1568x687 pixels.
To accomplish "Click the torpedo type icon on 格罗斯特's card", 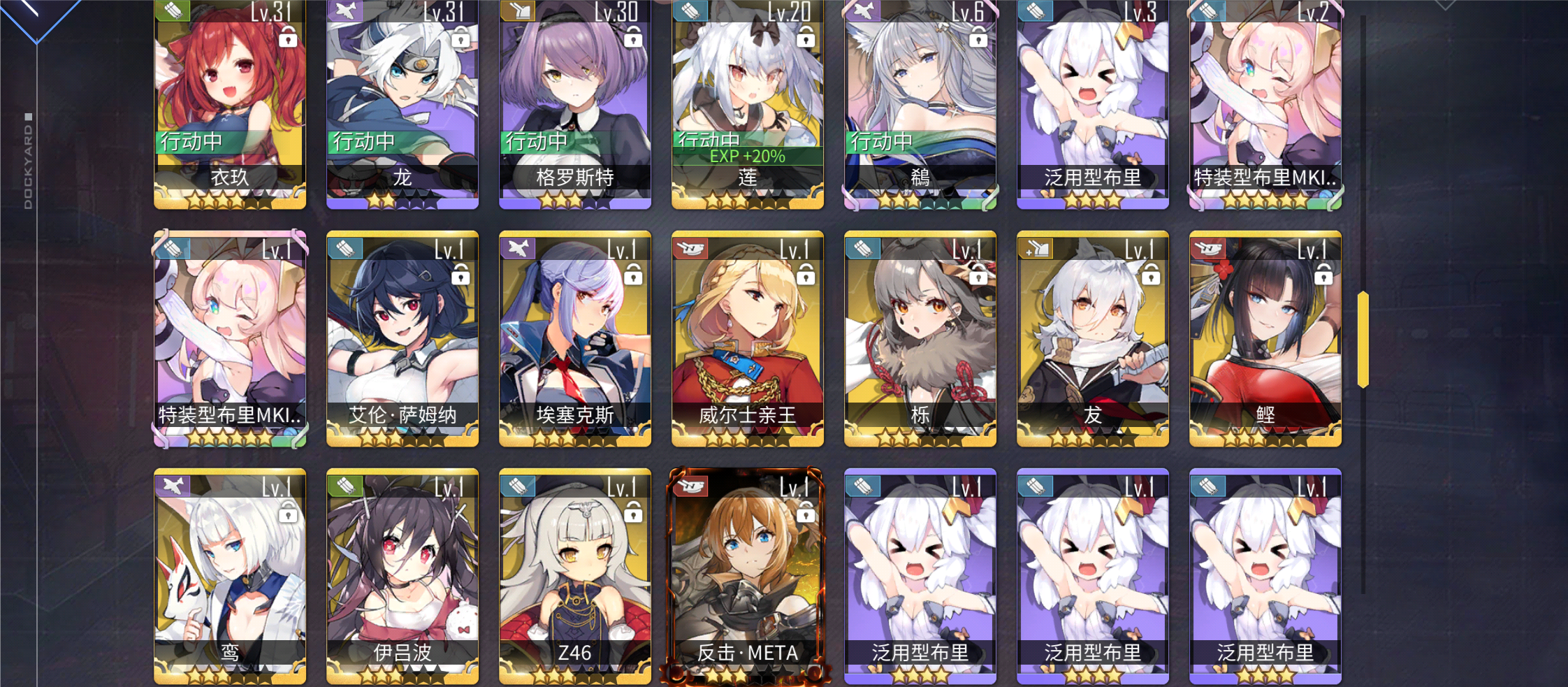I will (518, 11).
